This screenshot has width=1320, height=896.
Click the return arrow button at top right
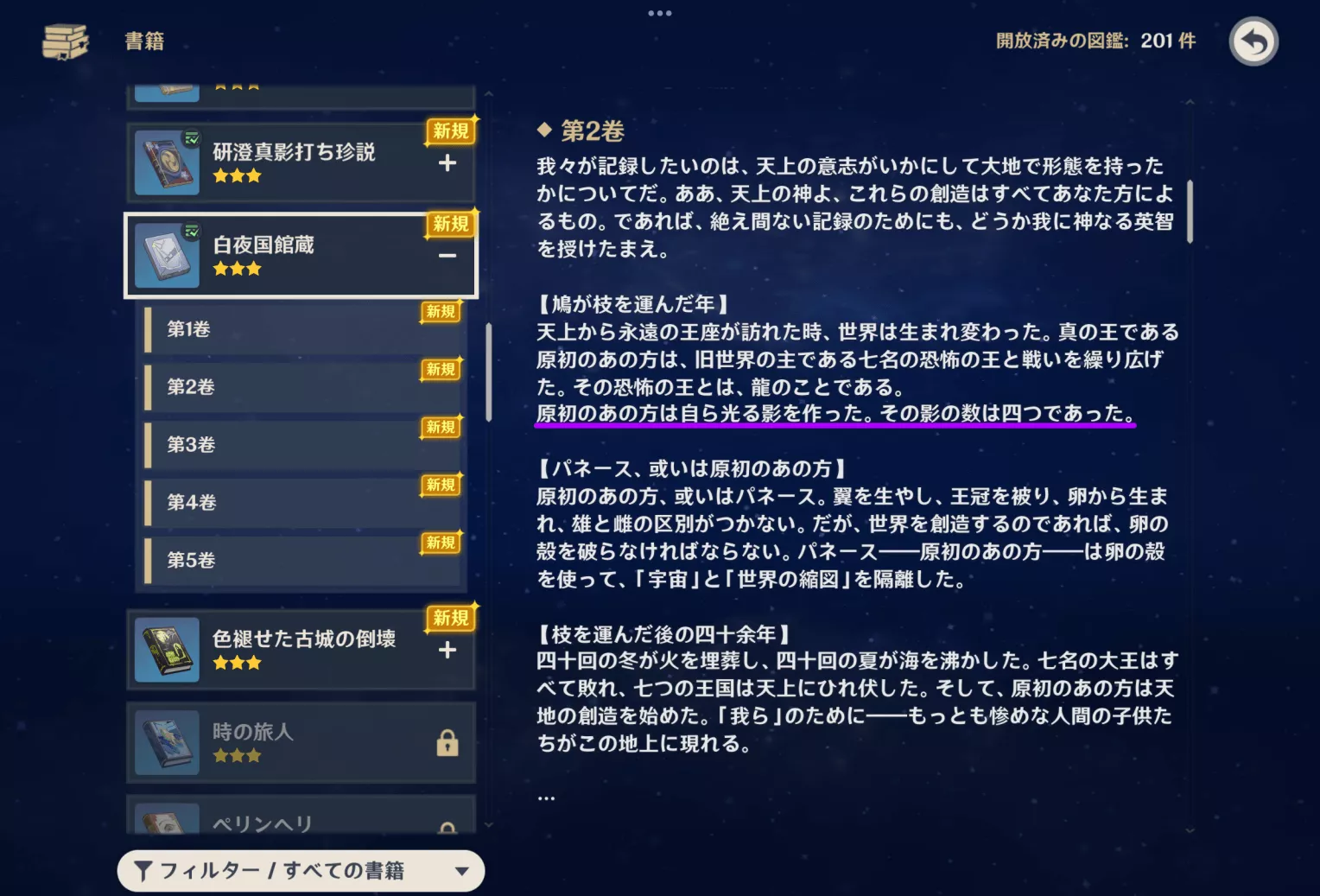[x=1253, y=41]
